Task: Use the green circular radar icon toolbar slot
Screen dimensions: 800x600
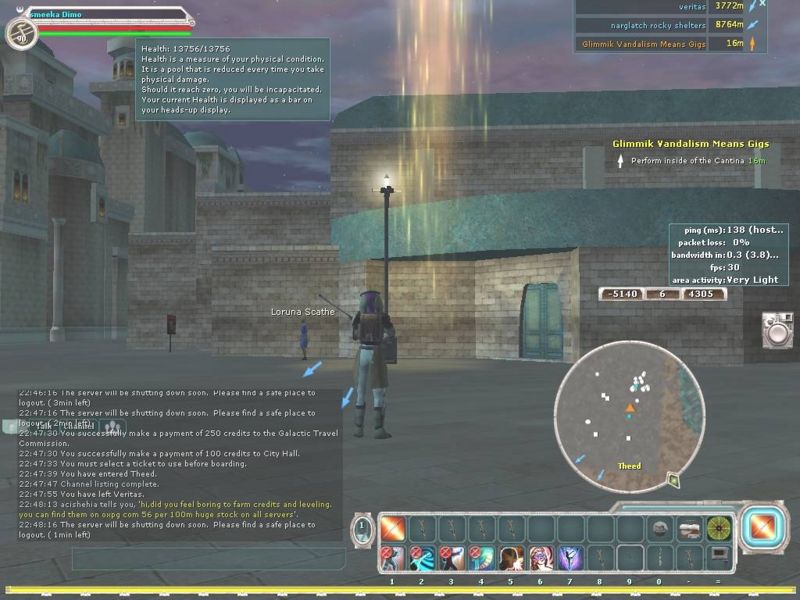Action: pyautogui.click(x=719, y=528)
